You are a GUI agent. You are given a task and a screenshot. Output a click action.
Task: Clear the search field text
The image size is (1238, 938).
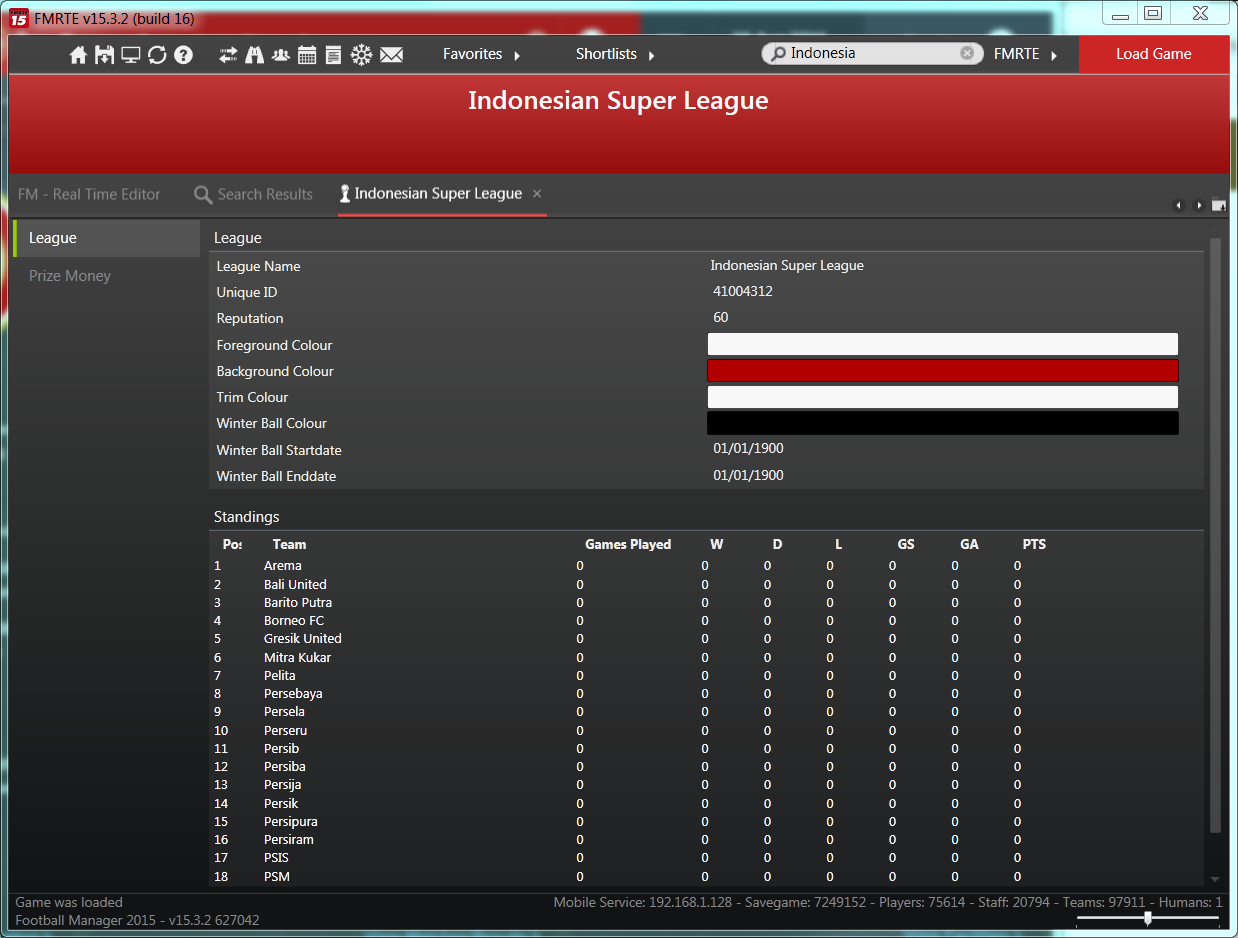pos(967,54)
